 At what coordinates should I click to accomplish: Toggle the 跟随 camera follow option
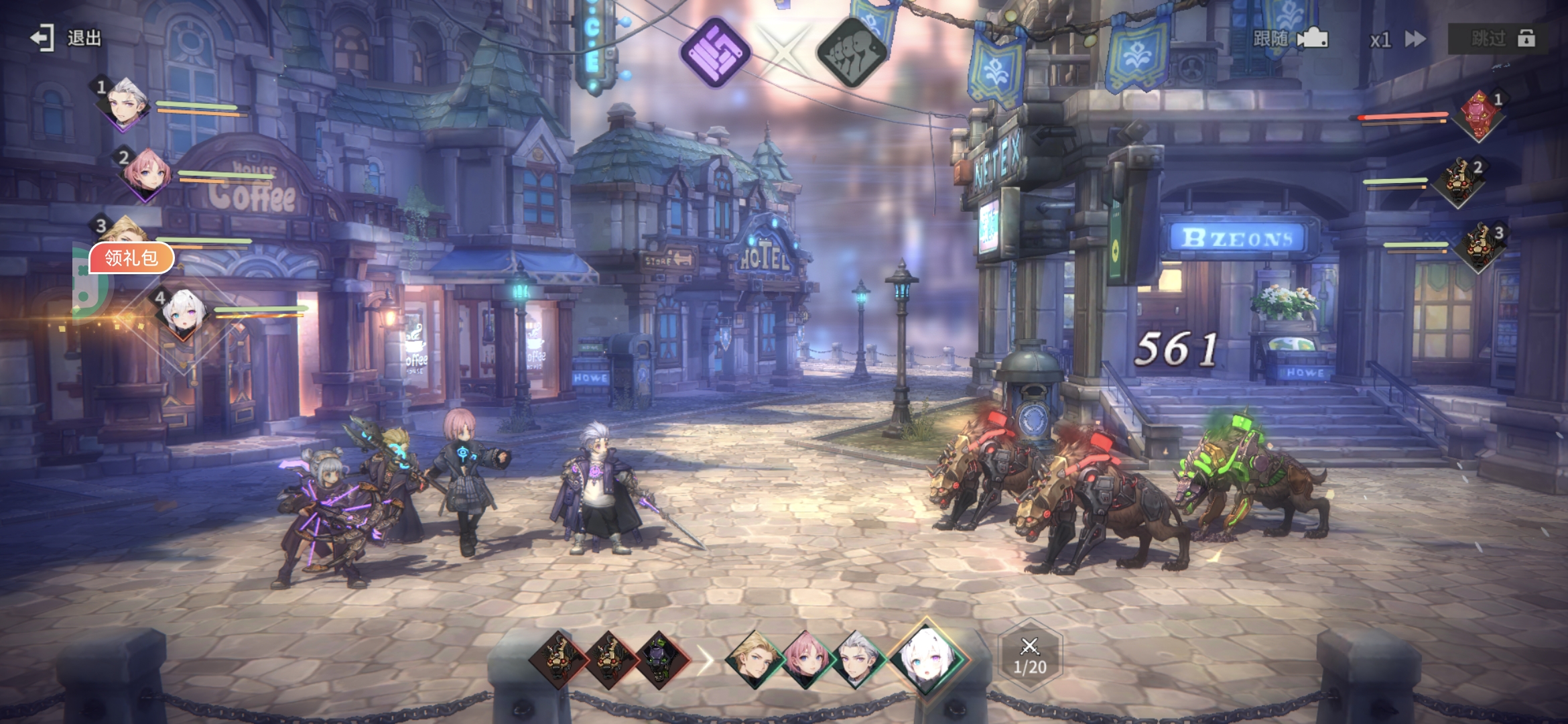point(1289,39)
